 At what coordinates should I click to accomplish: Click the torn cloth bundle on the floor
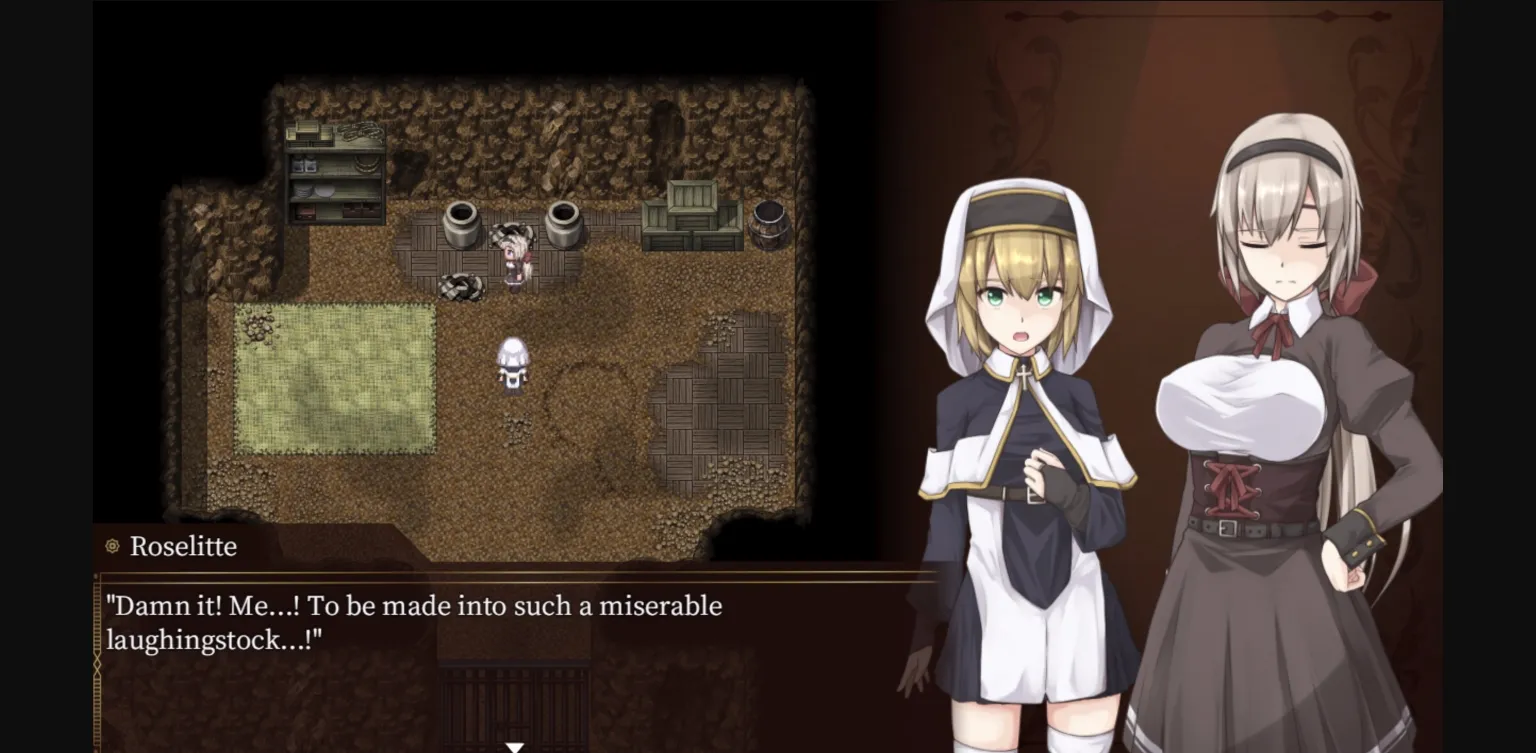point(463,285)
